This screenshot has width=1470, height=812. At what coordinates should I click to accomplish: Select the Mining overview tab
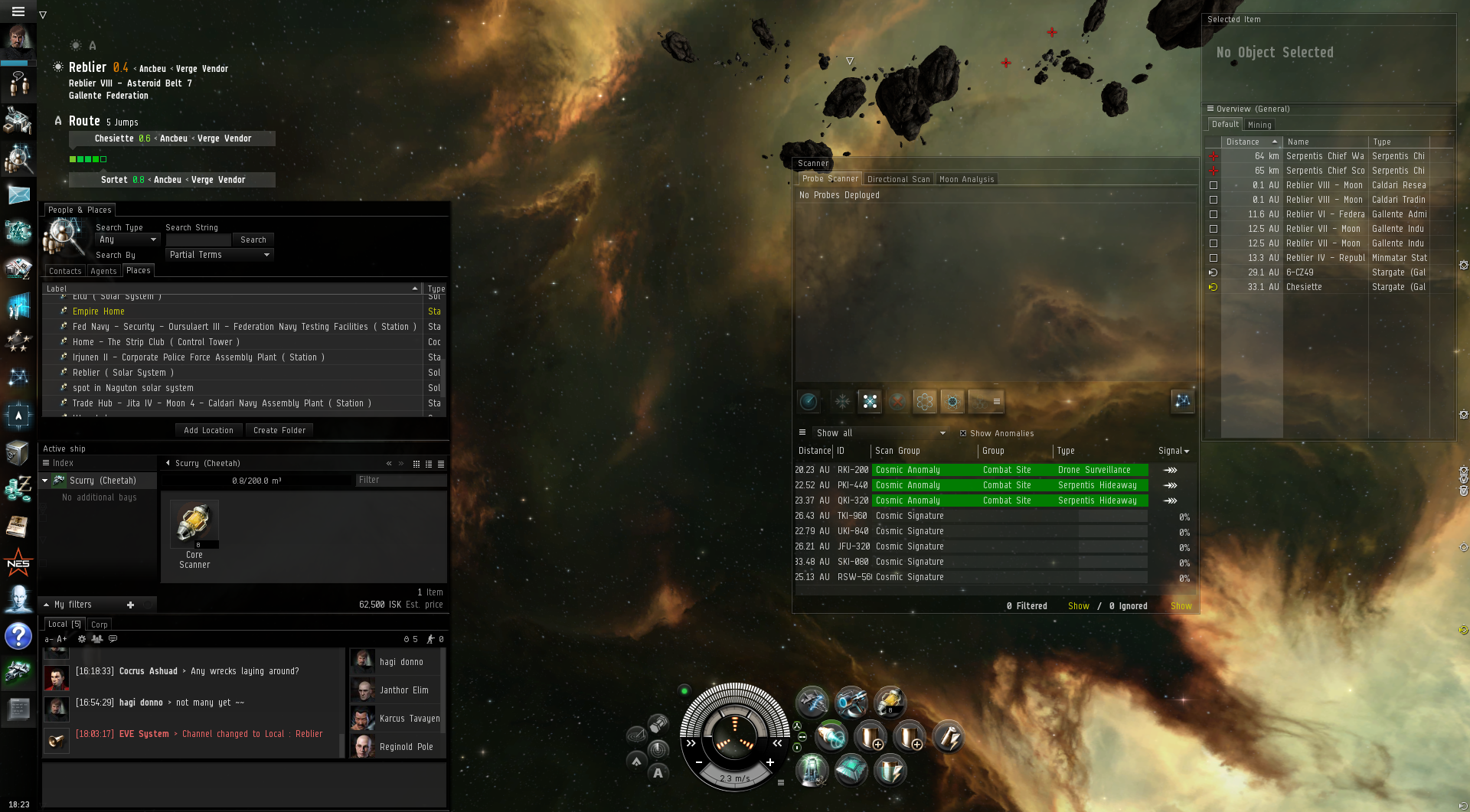click(x=1259, y=125)
